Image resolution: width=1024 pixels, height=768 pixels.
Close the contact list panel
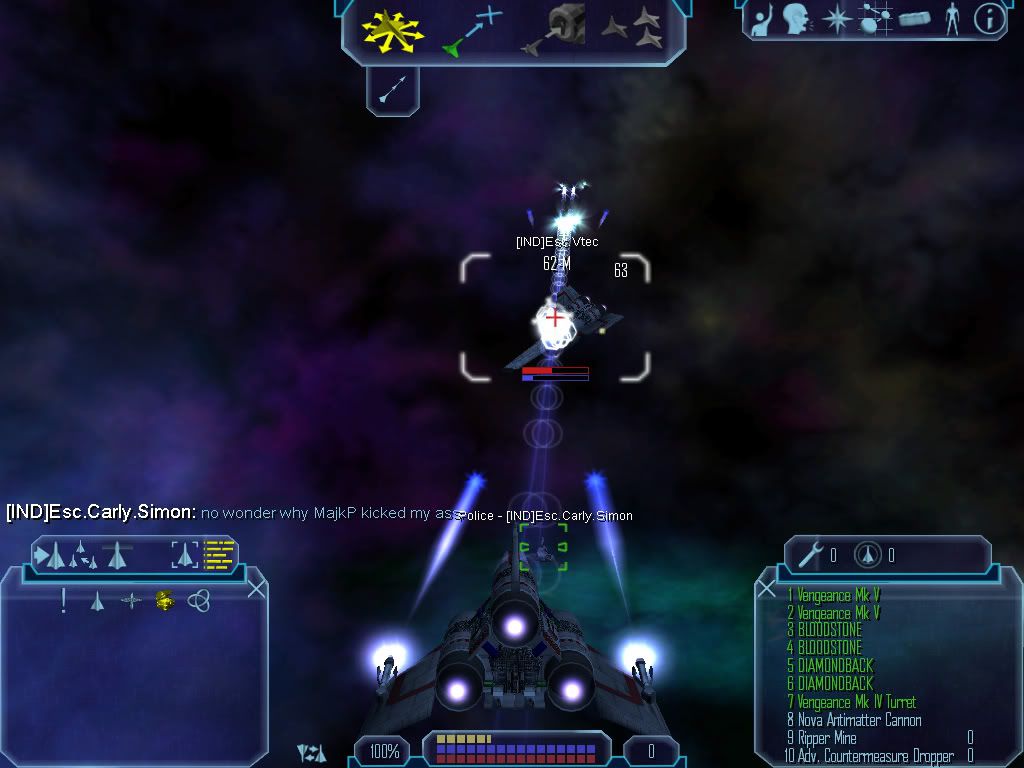click(x=256, y=588)
